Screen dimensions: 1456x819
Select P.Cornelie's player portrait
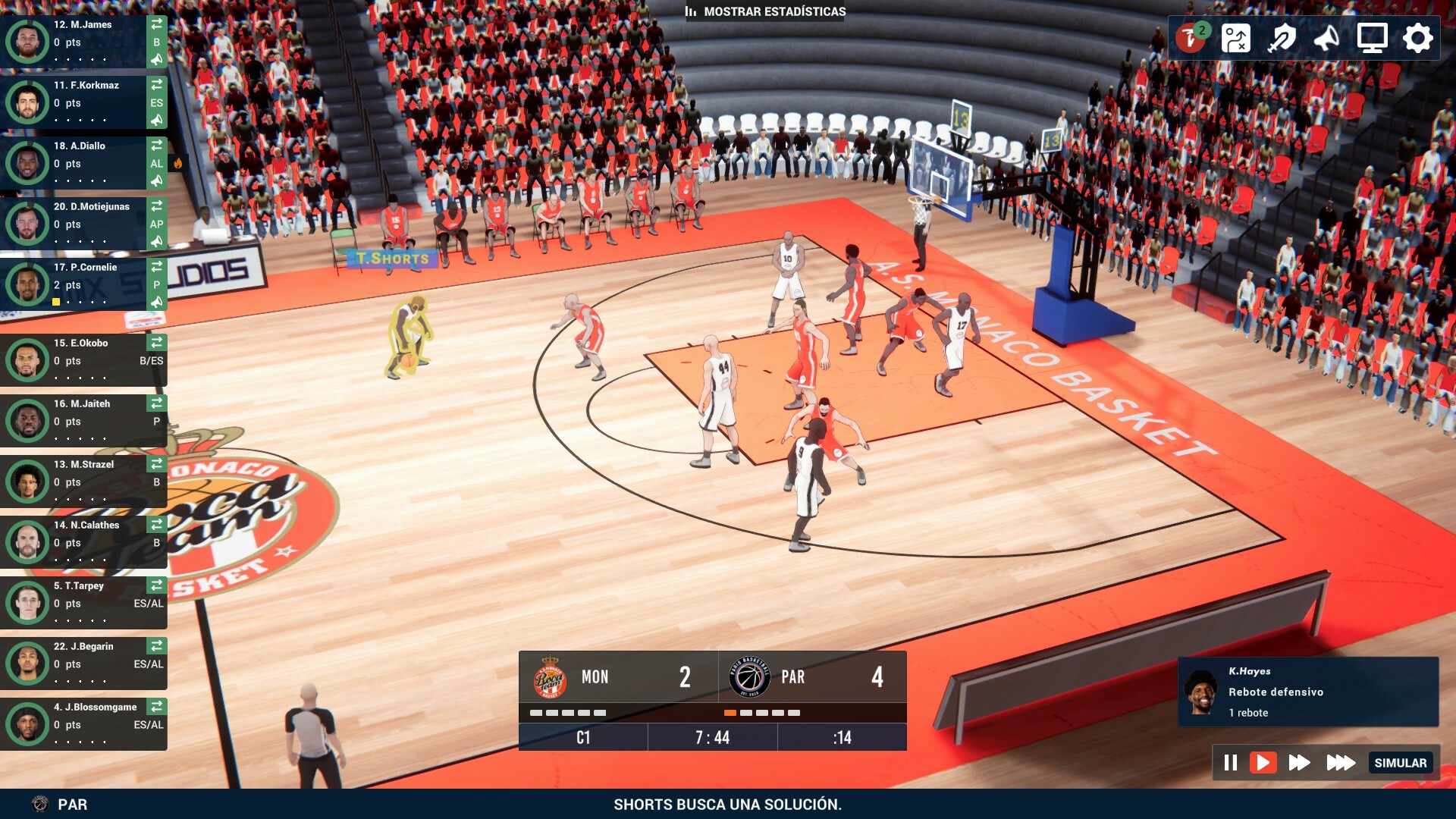pos(28,284)
